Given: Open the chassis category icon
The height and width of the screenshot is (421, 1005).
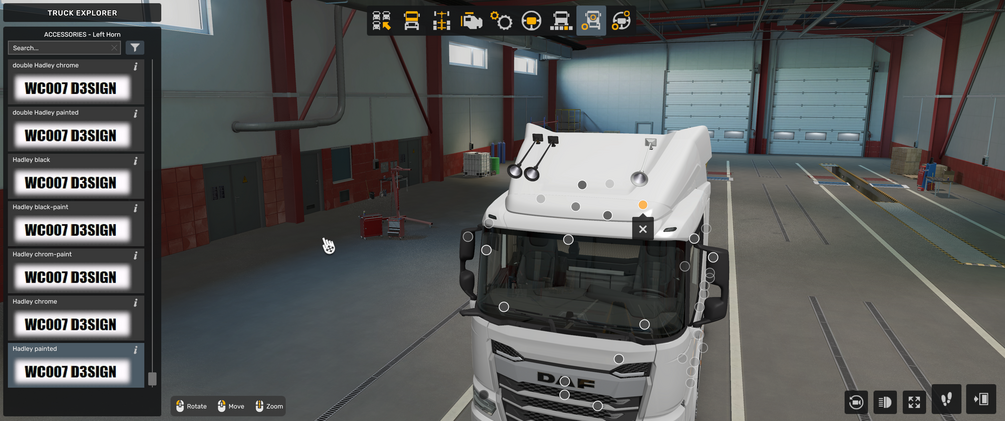Looking at the screenshot, I should (441, 21).
